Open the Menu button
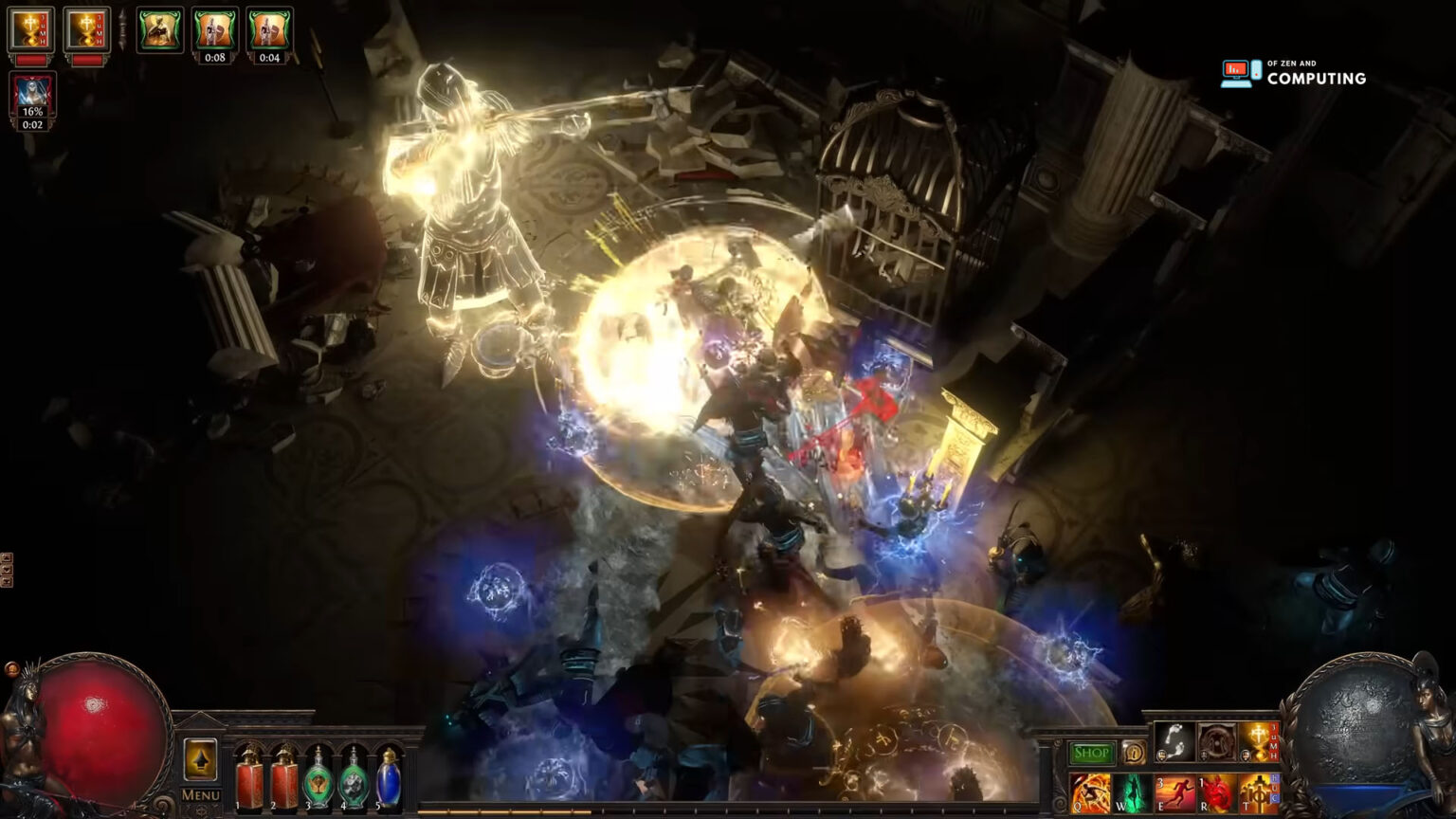The height and width of the screenshot is (819, 1456). 200,795
